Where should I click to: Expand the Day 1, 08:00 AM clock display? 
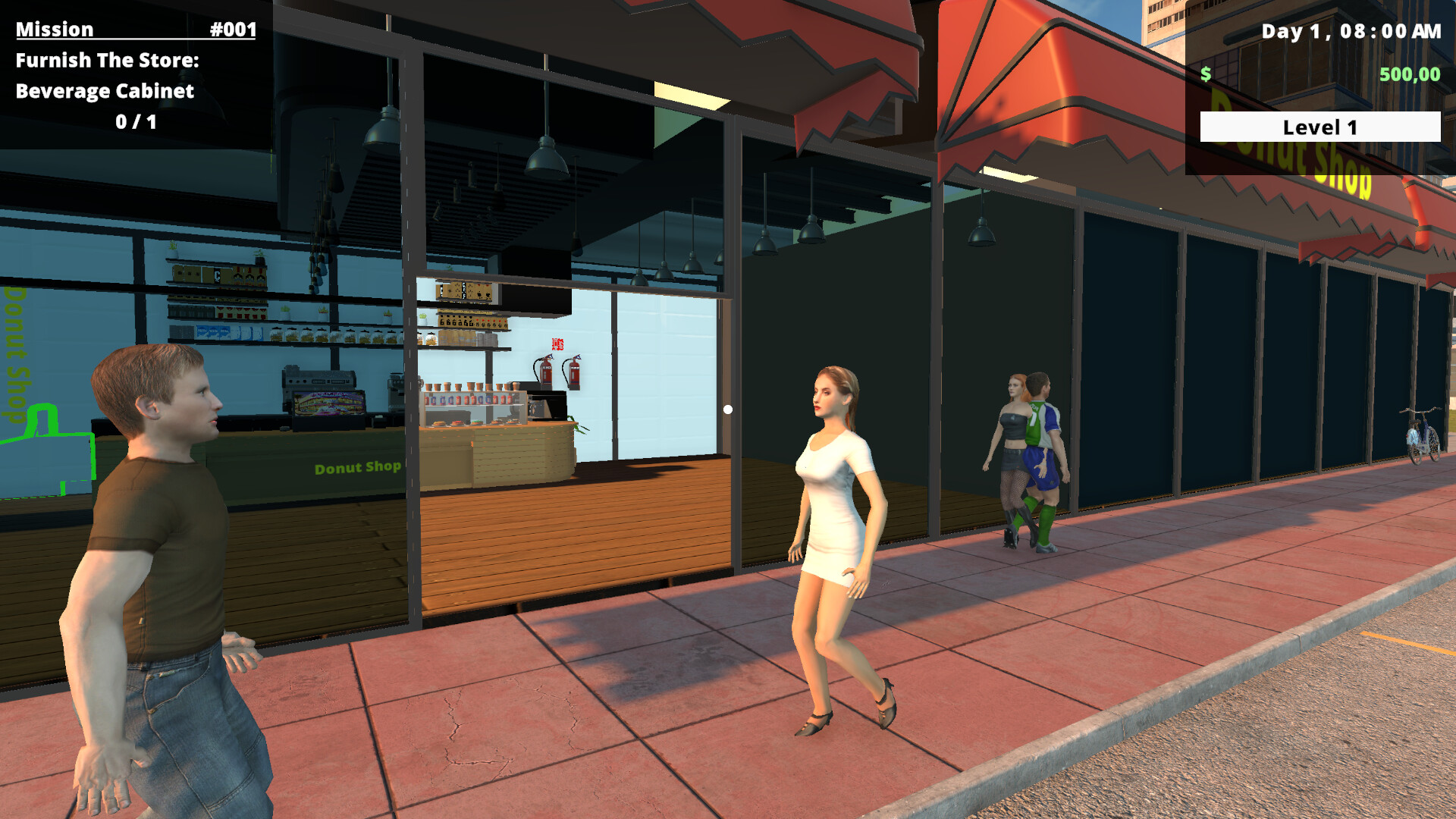(x=1350, y=32)
